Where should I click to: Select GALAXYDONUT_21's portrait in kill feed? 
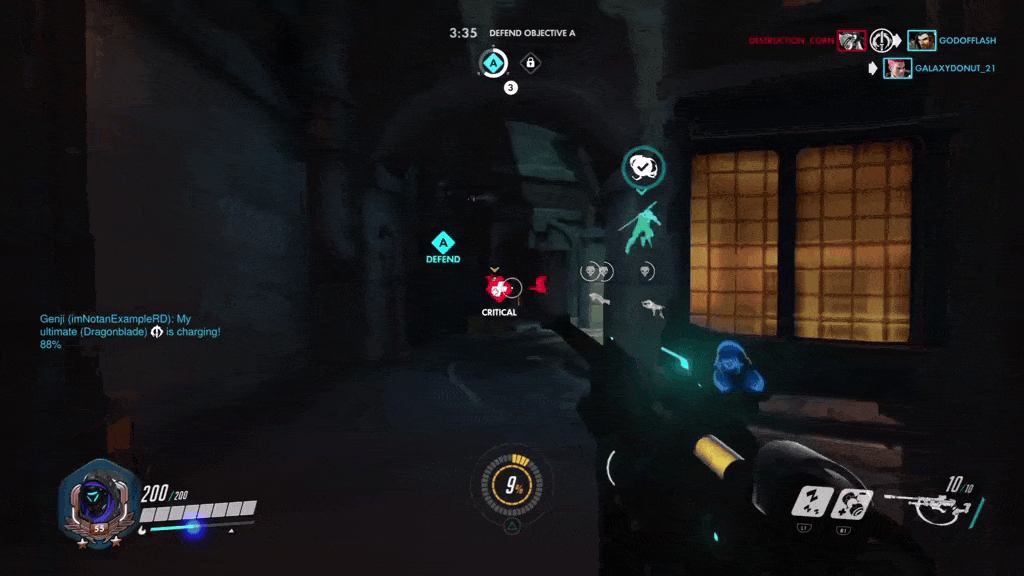coord(897,68)
